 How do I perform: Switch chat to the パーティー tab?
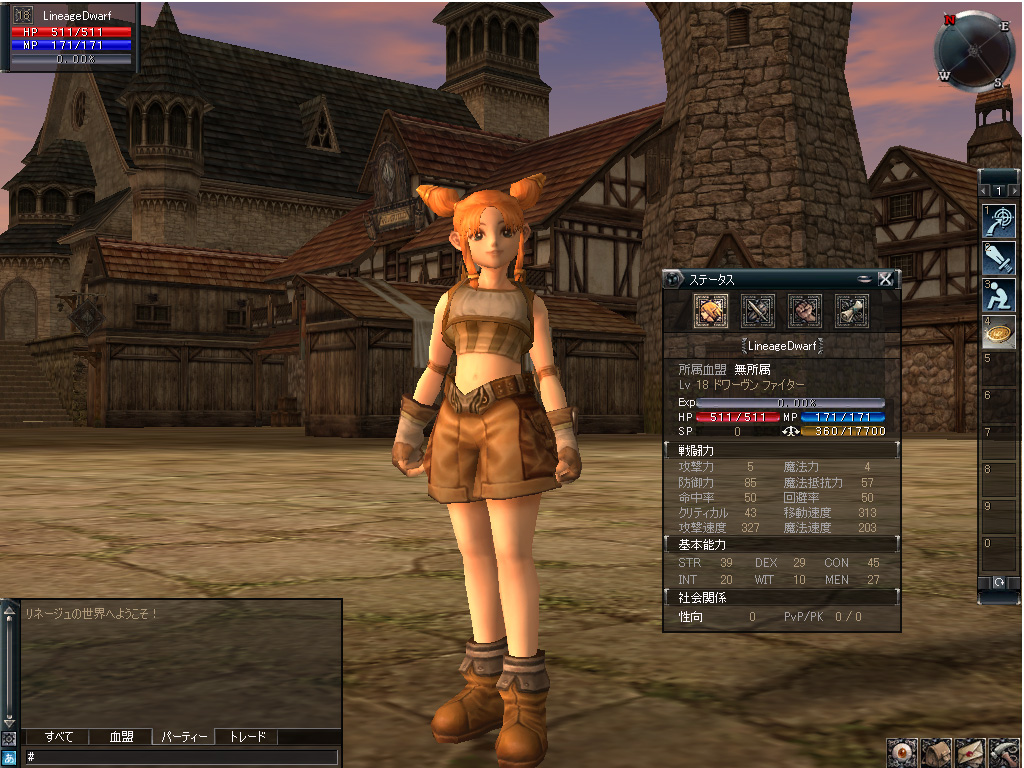(184, 737)
